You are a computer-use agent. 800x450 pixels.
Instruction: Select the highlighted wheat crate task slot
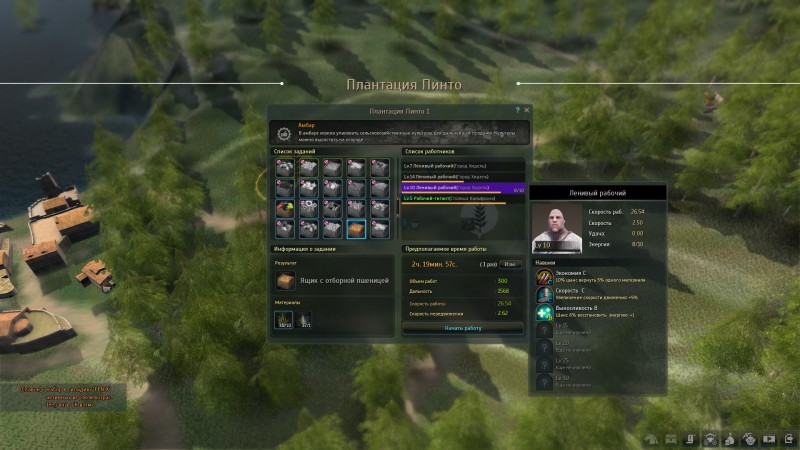pyautogui.click(x=355, y=228)
